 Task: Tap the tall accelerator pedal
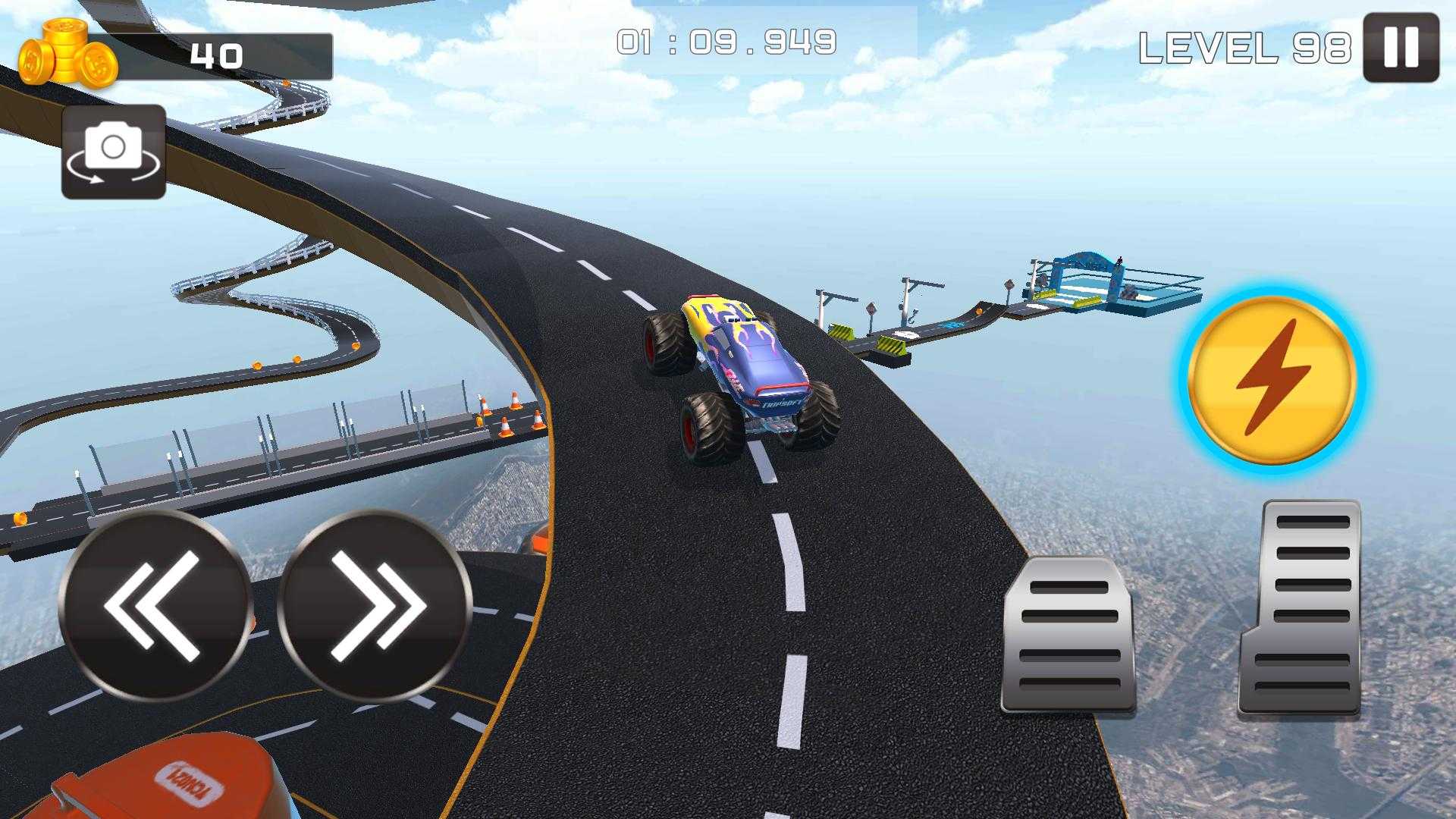coord(1301,607)
